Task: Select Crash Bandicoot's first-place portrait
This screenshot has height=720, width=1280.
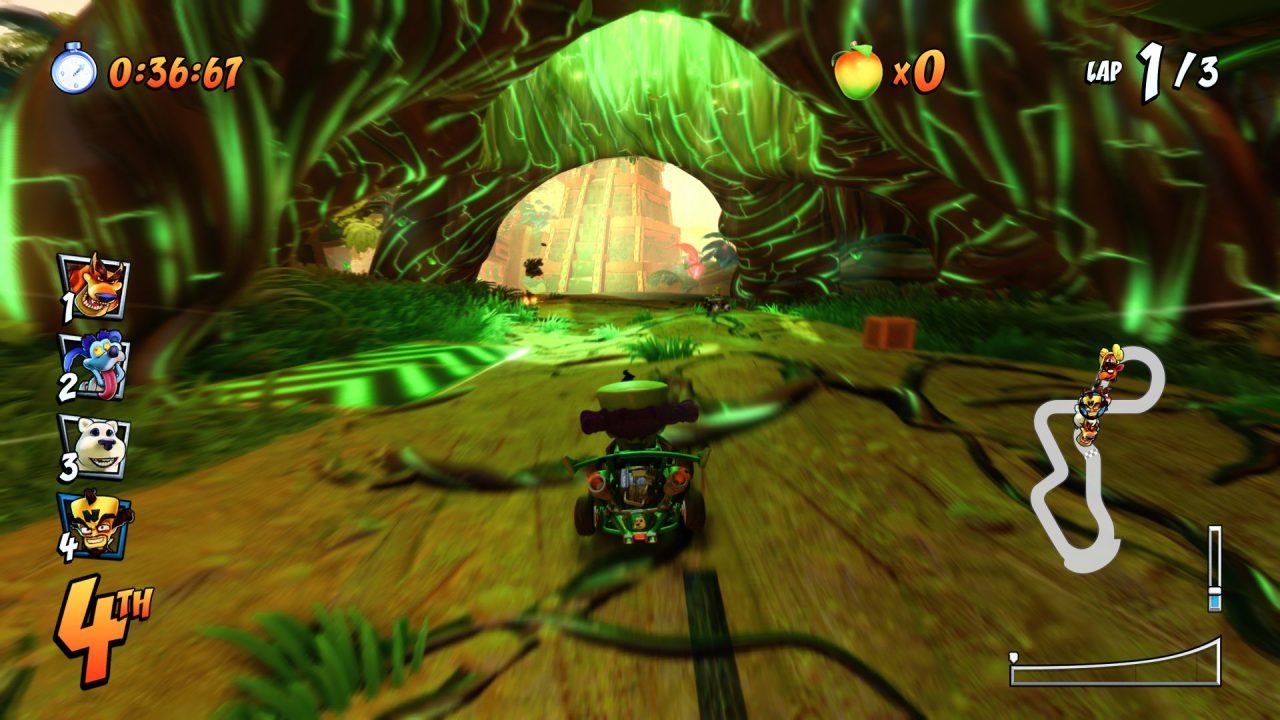Action: (x=94, y=285)
